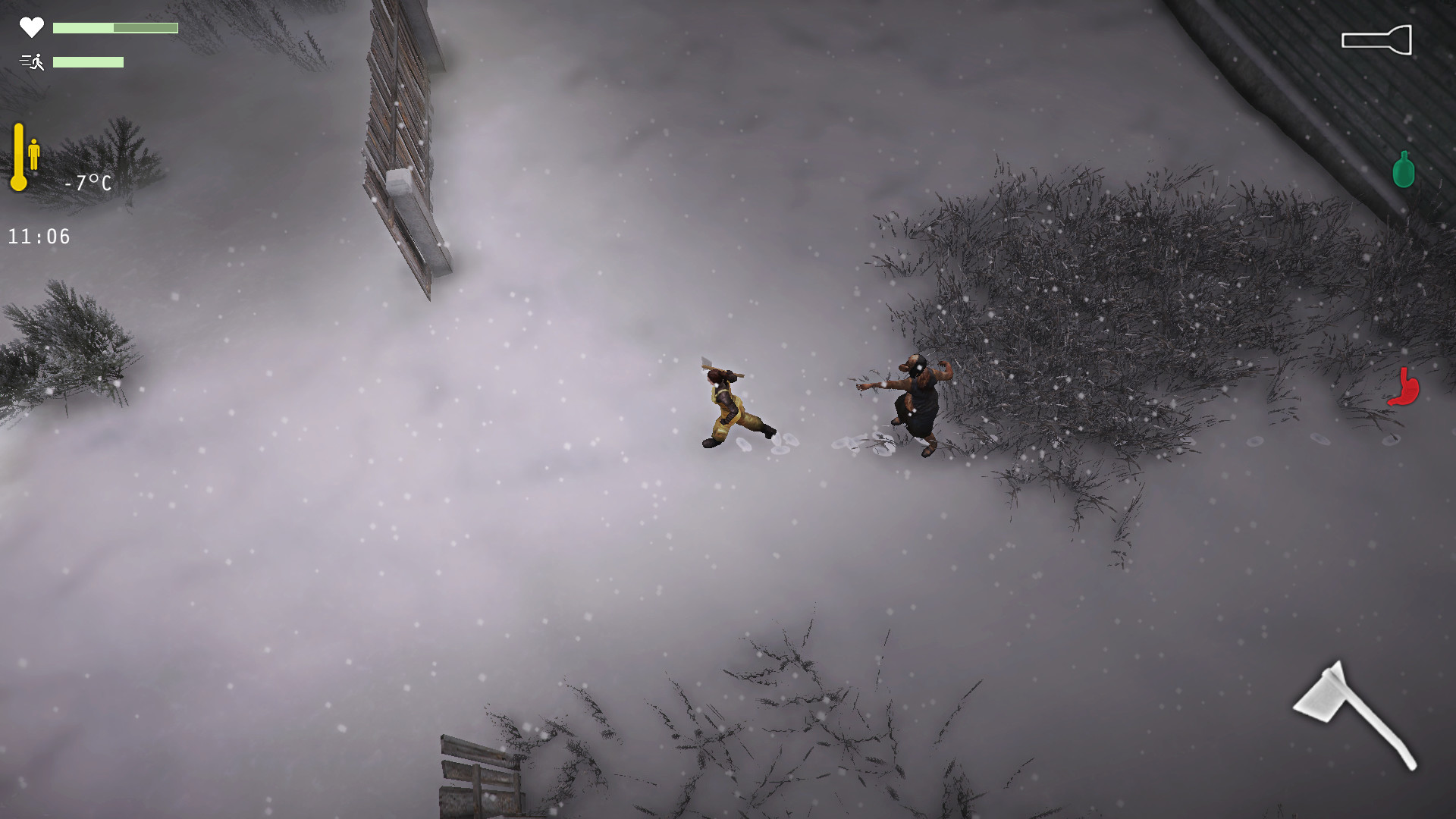Click the heart health icon

point(30,28)
